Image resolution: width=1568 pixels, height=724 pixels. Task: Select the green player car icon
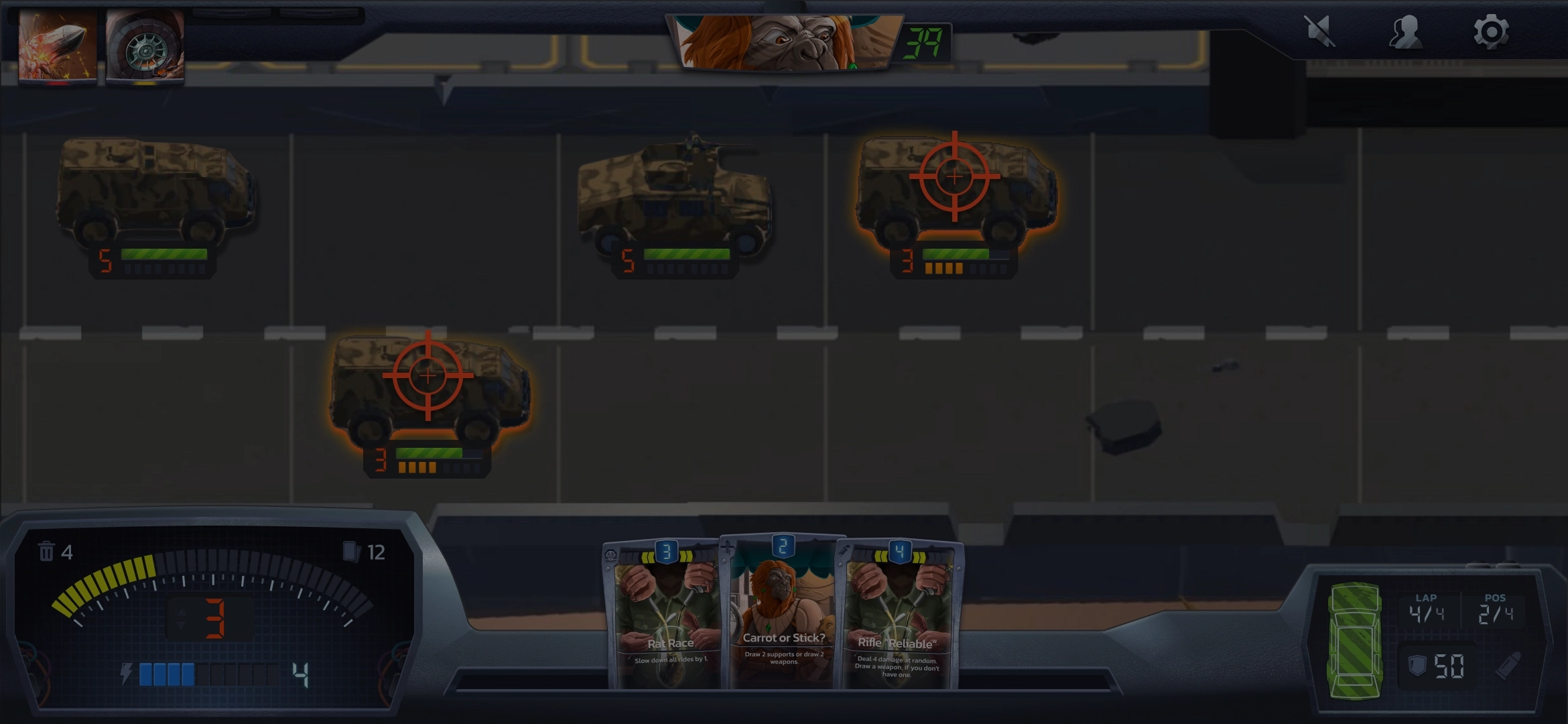point(1355,640)
